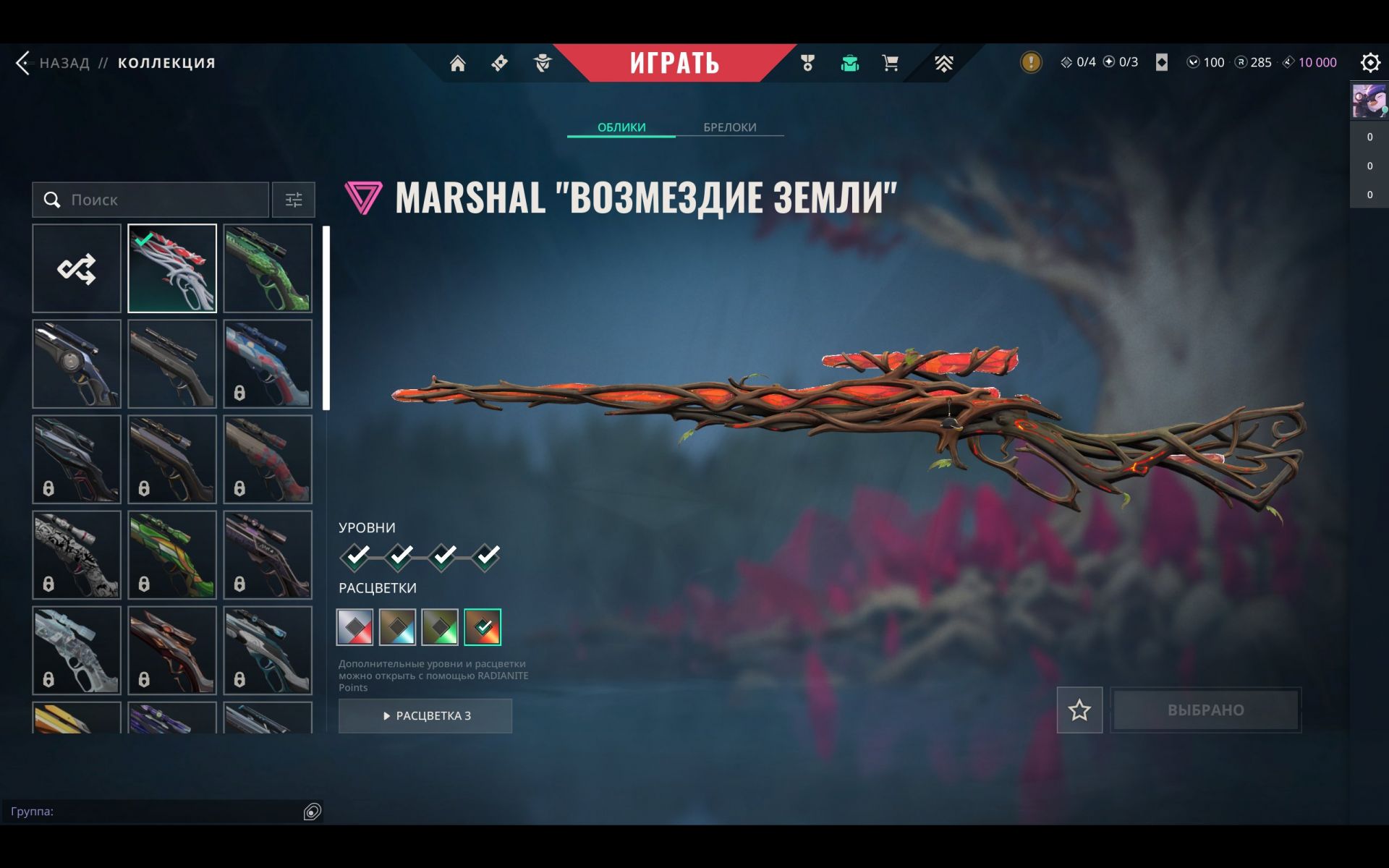Pick the white-red color variant swatch
The width and height of the screenshot is (1389, 868).
coord(355,627)
